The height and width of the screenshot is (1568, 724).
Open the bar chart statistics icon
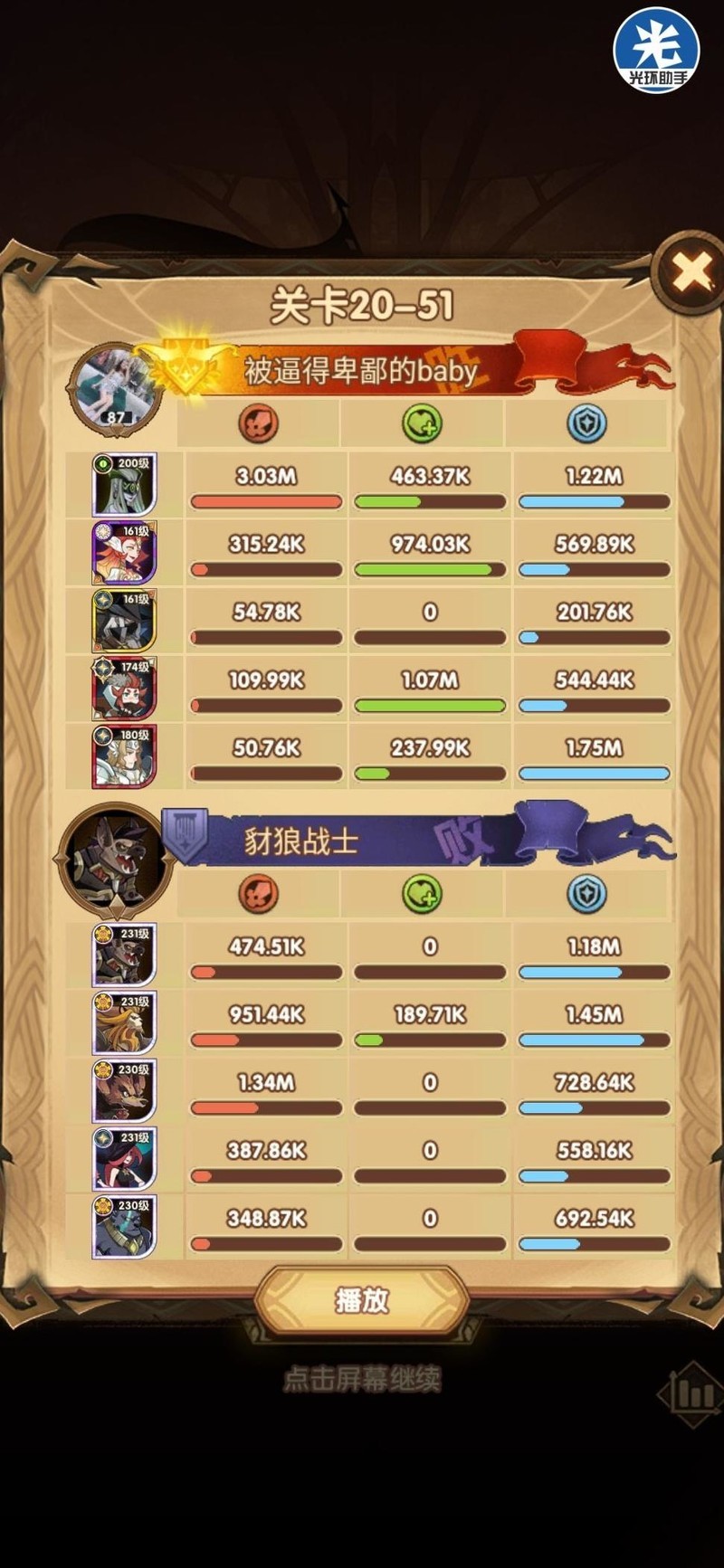tap(693, 1394)
